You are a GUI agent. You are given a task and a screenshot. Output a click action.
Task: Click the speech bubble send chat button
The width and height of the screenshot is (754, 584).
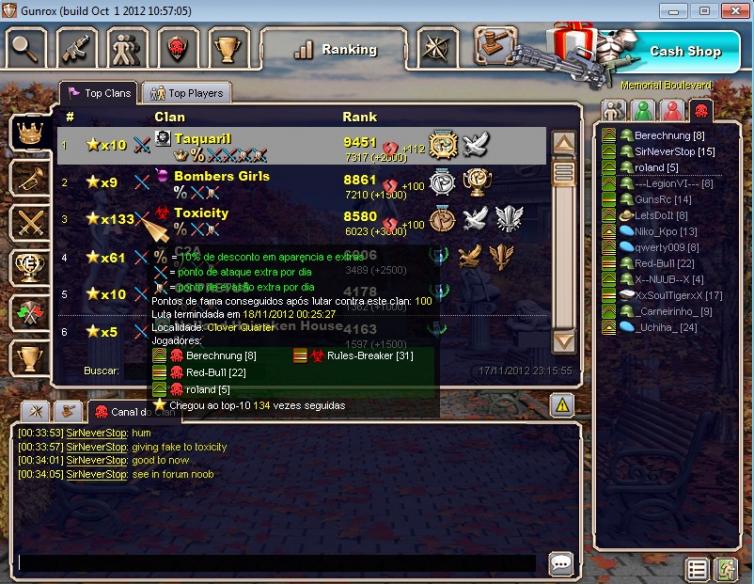[x=561, y=563]
